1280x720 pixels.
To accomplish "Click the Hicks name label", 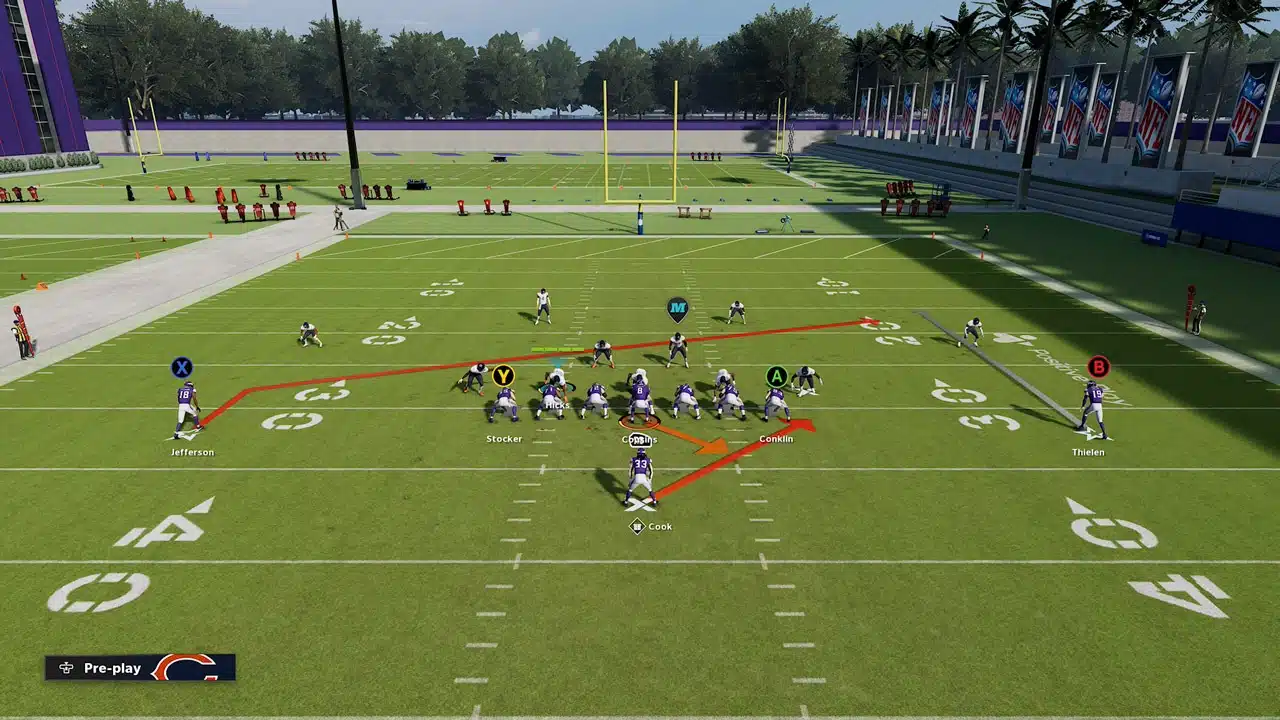I will (x=556, y=406).
